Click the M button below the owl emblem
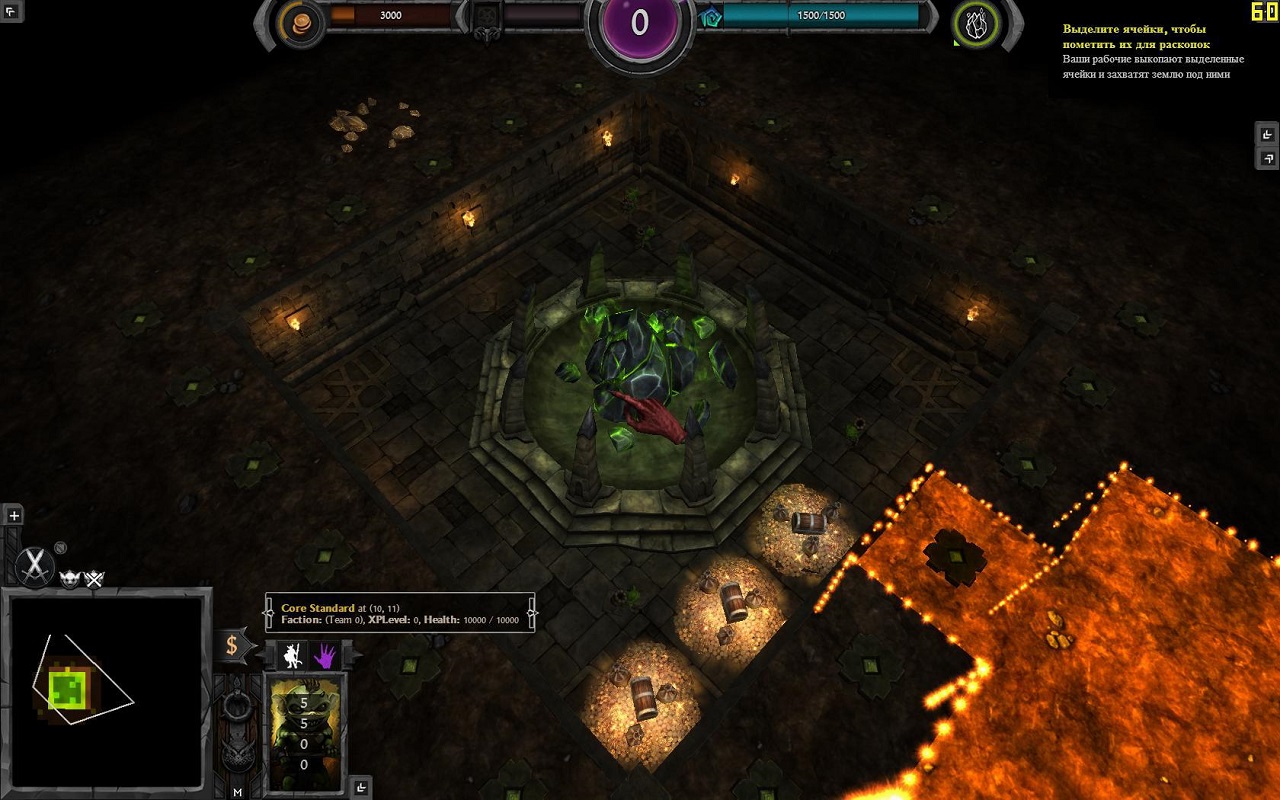The image size is (1280, 800). pyautogui.click(x=238, y=792)
